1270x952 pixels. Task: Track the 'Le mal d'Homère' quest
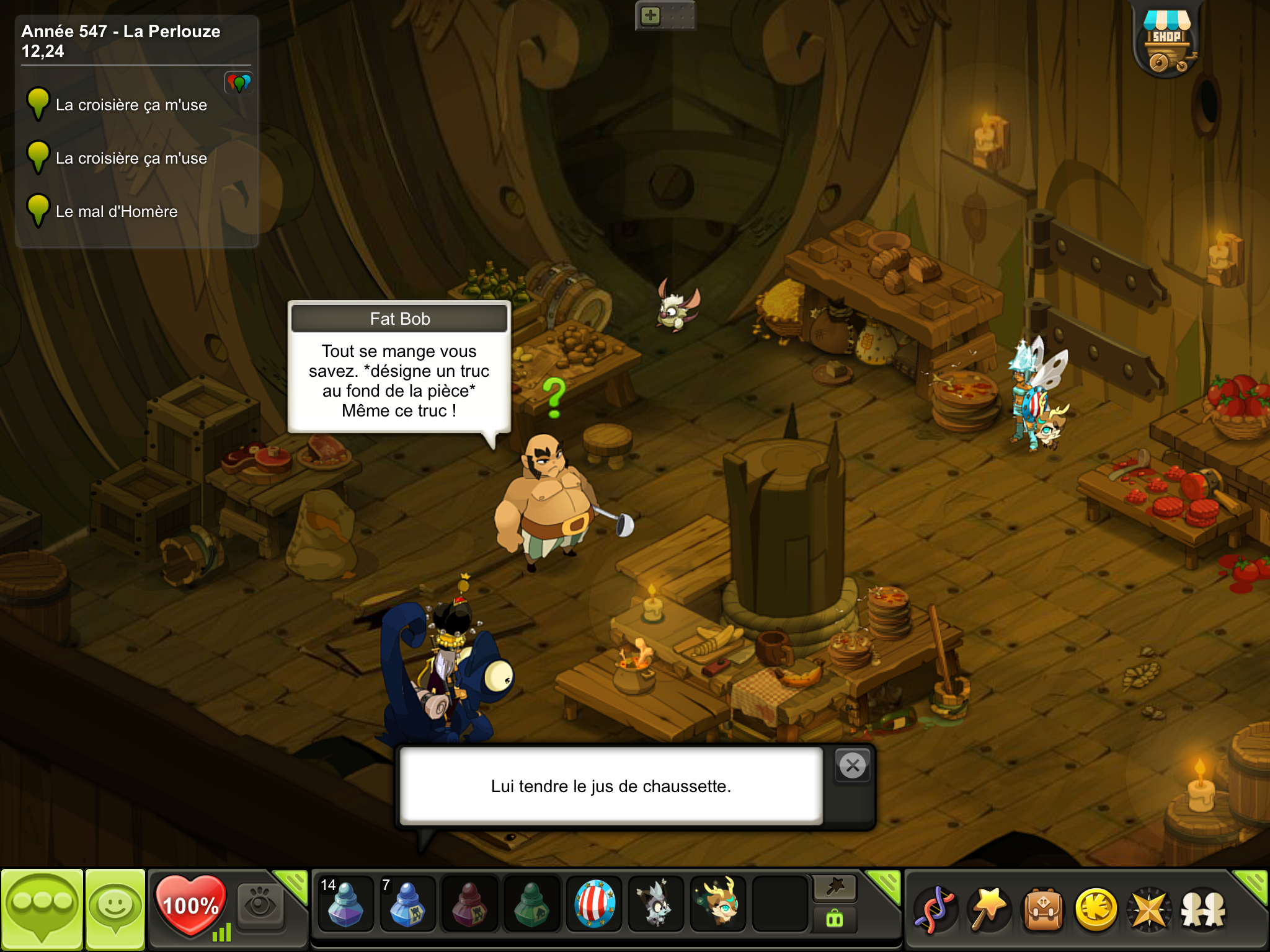117,211
